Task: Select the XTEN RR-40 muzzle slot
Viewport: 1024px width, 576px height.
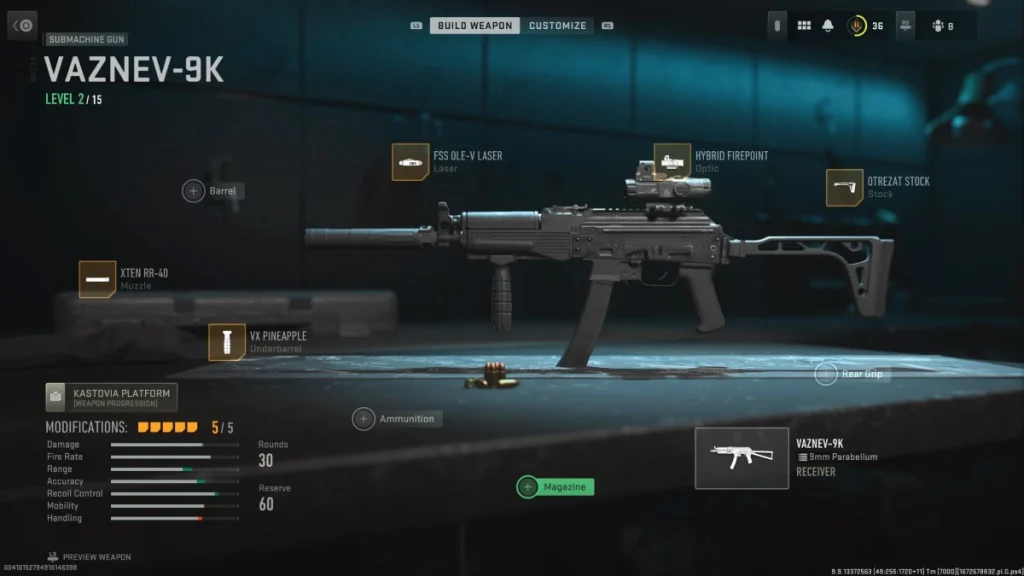Action: pyautogui.click(x=97, y=279)
